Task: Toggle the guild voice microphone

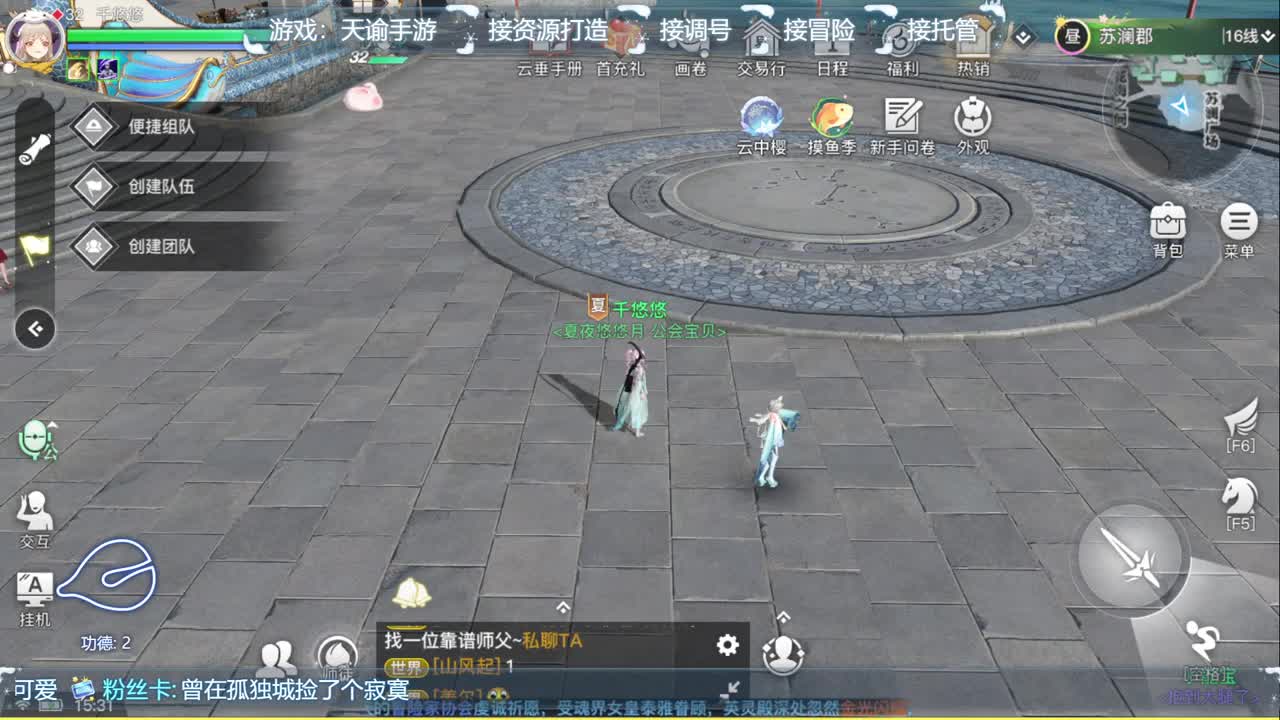Action: pos(37,440)
